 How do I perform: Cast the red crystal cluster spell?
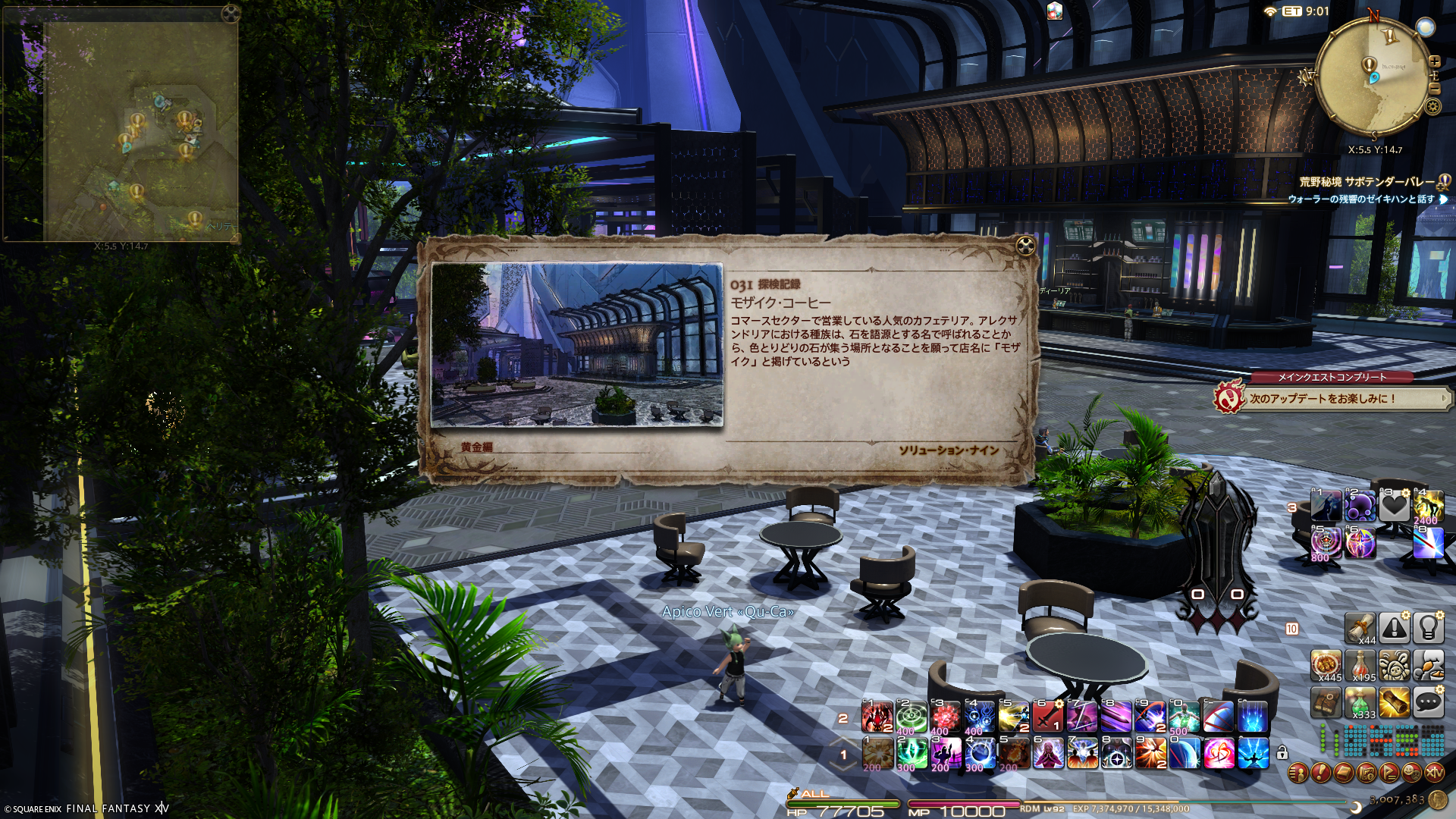point(946,717)
